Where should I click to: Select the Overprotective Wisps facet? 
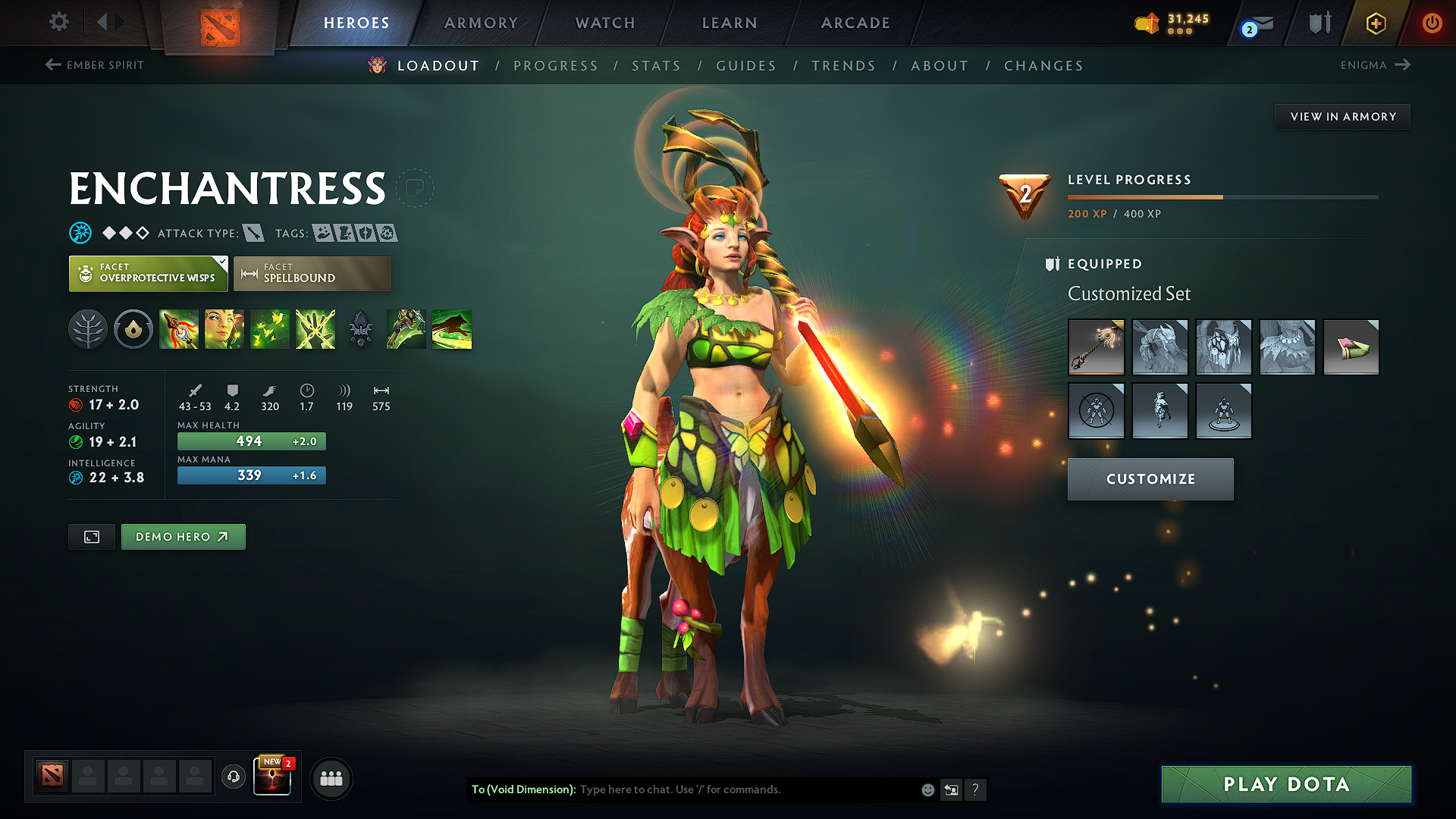point(149,273)
